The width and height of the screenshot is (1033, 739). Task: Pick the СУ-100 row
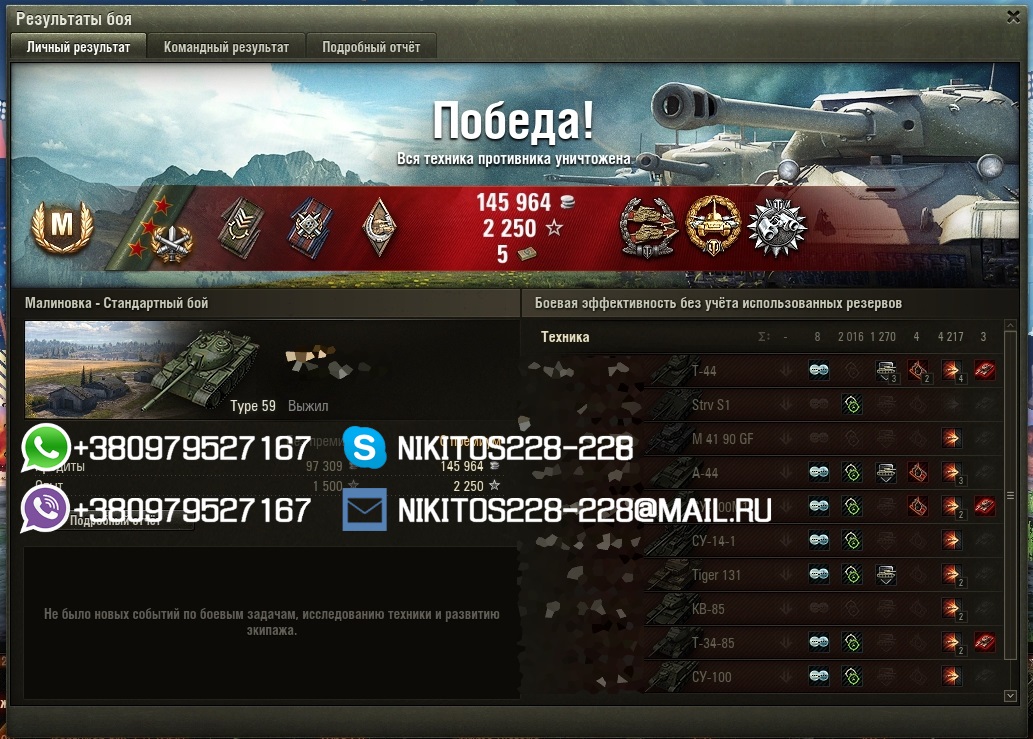[x=711, y=677]
